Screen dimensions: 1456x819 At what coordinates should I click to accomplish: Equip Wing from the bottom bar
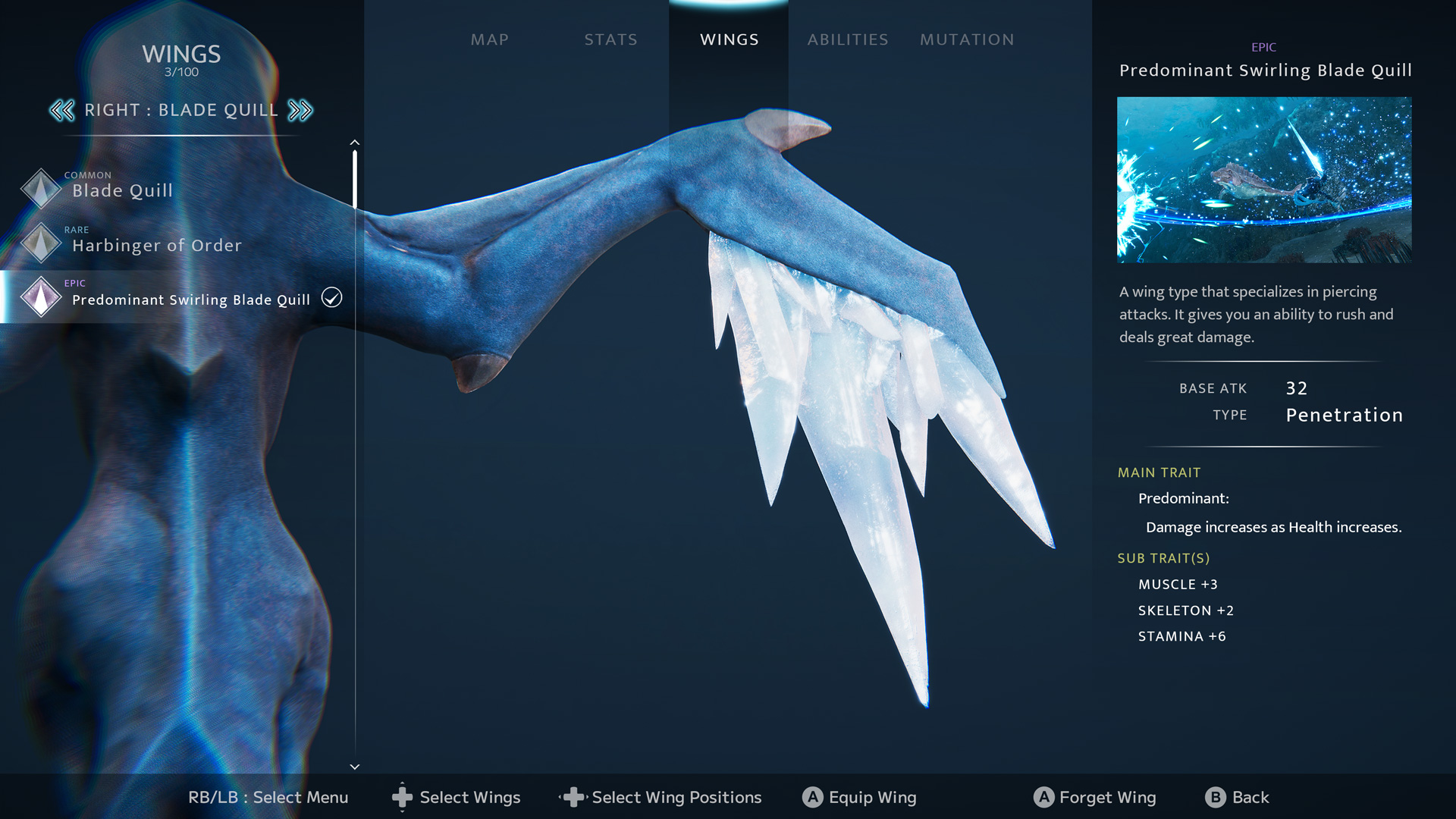(x=859, y=797)
